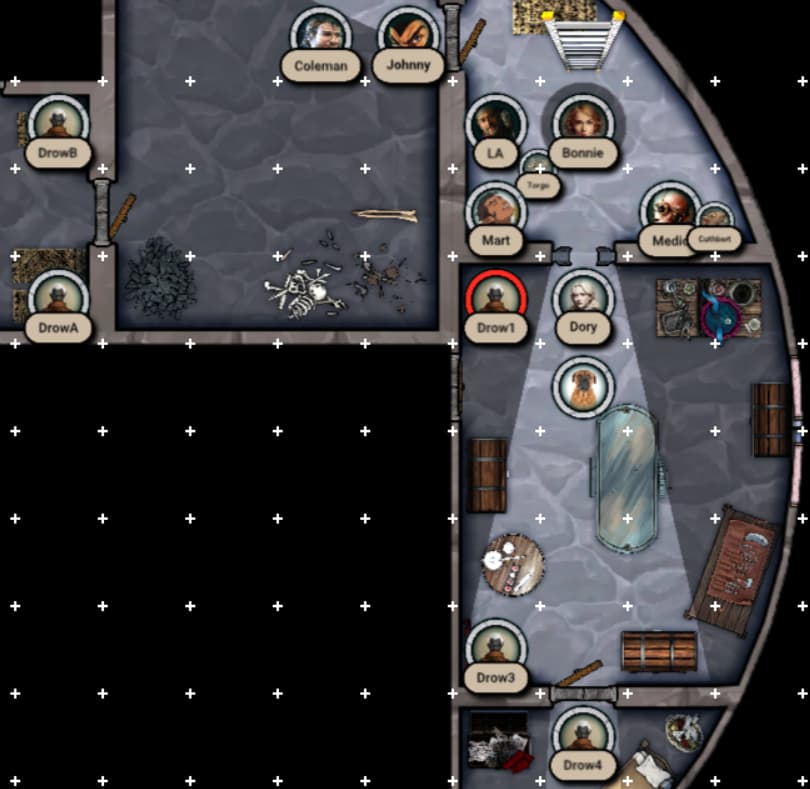
Task: Choose the small Cuthbert token
Action: tap(715, 221)
